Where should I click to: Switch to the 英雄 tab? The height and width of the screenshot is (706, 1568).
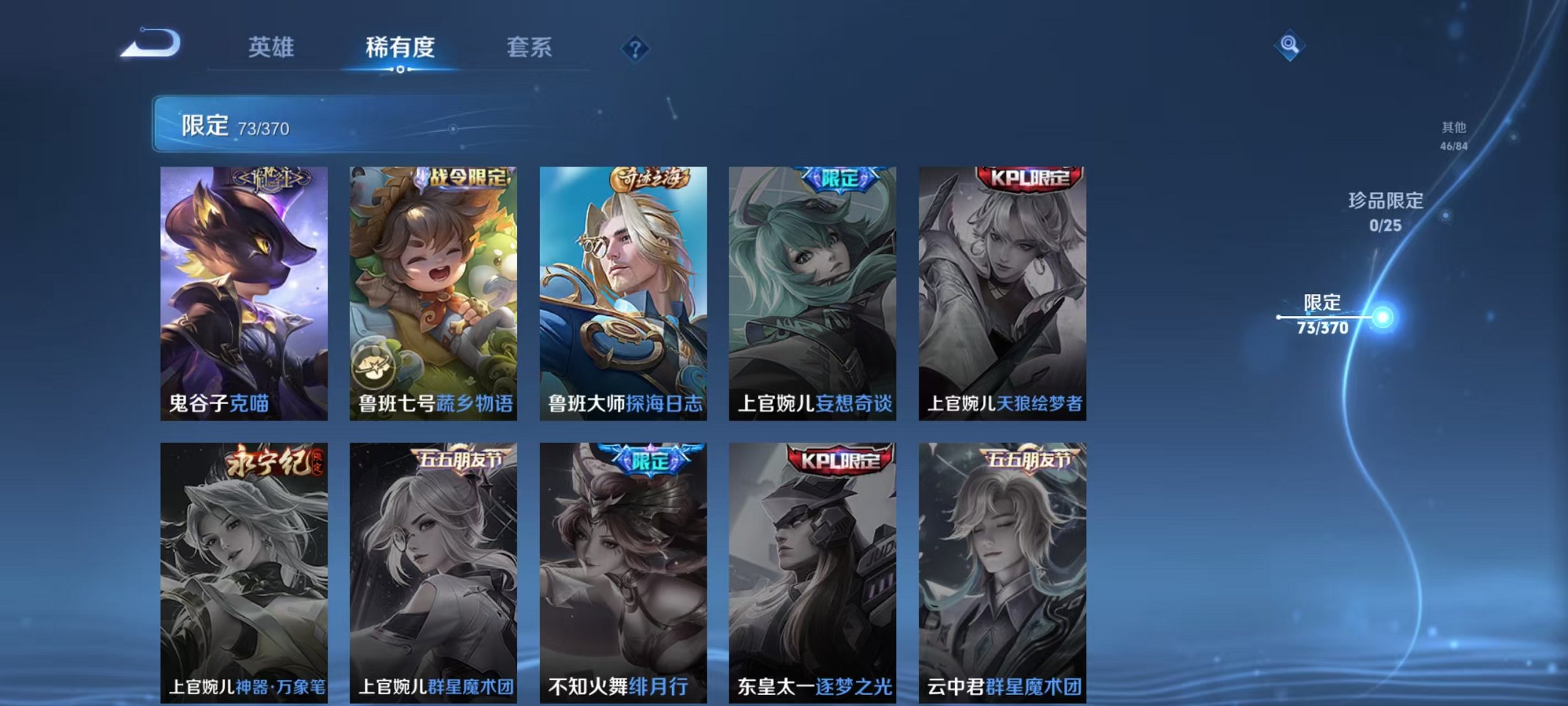coord(271,47)
